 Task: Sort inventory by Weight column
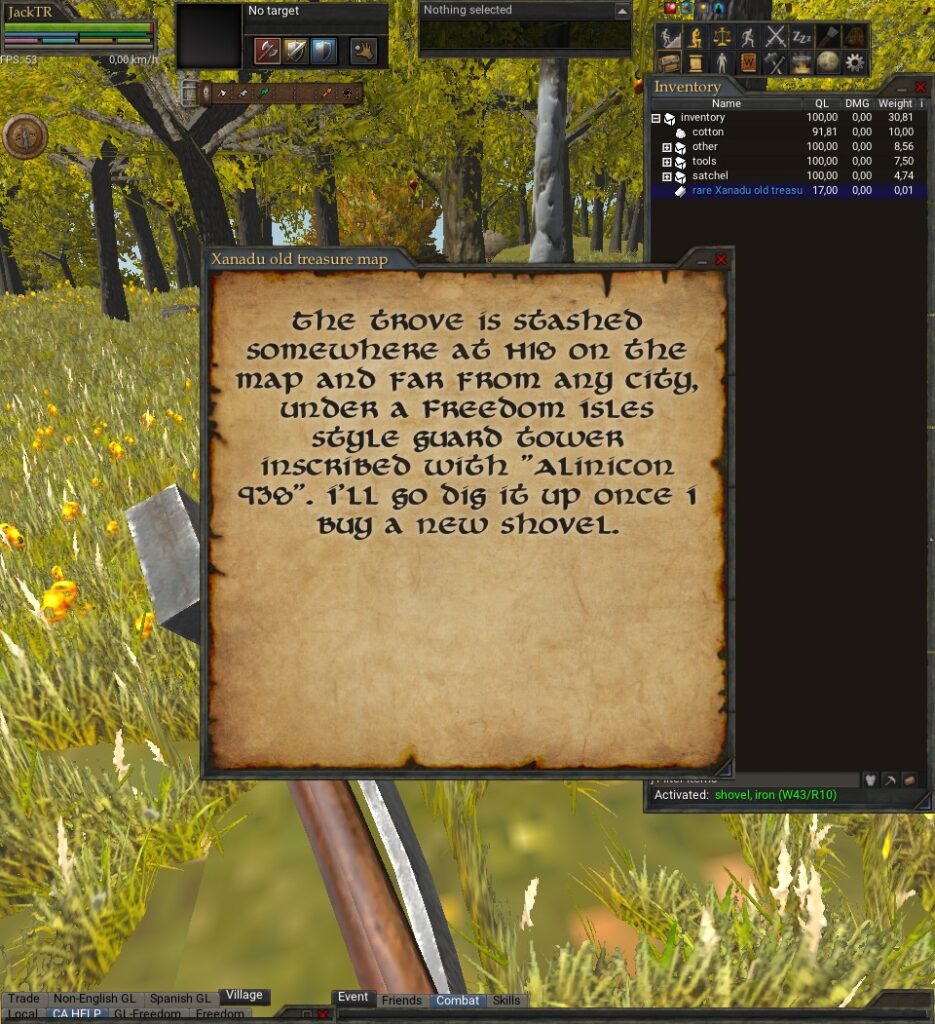[x=894, y=103]
